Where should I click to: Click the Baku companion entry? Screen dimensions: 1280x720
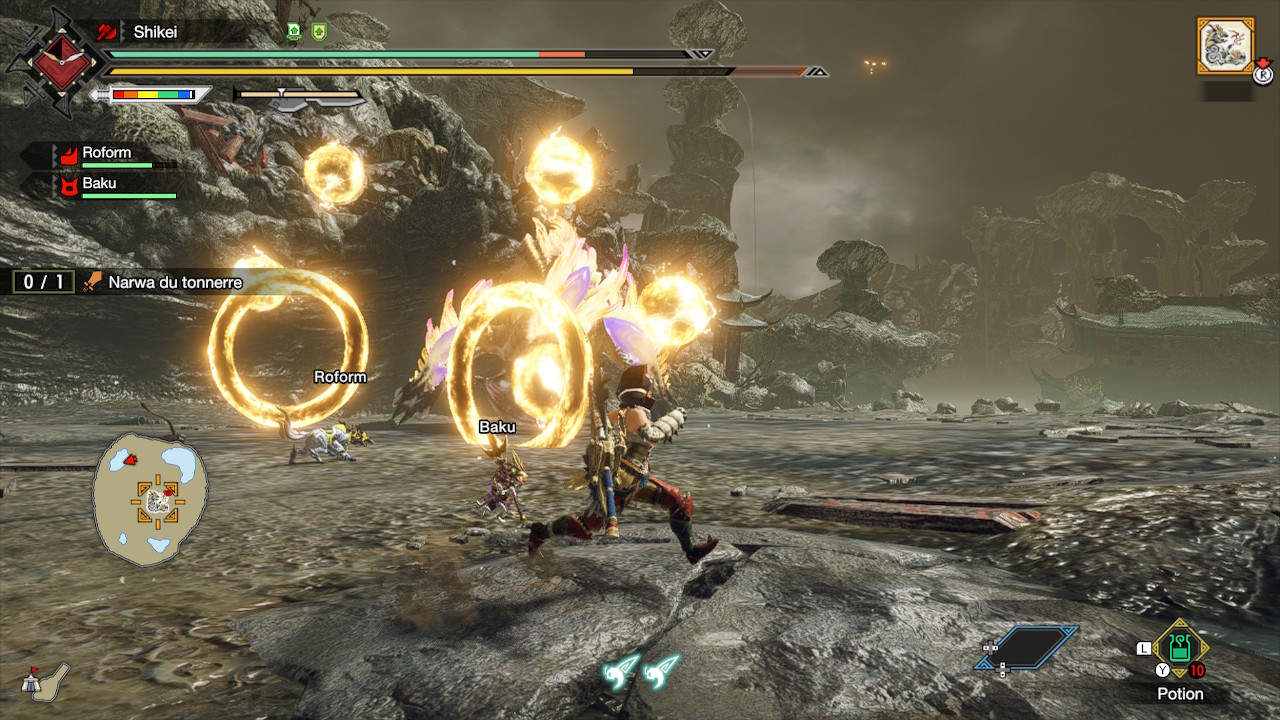point(99,184)
